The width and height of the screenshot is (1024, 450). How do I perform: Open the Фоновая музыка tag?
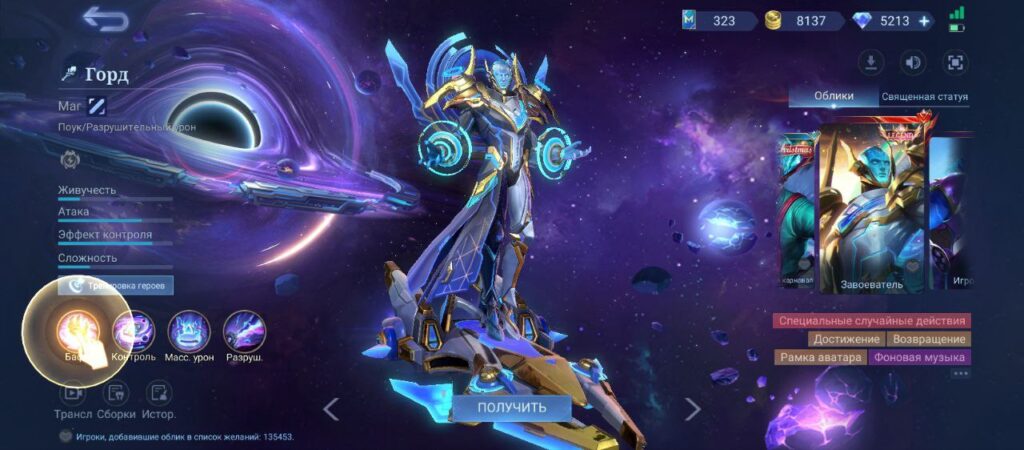click(919, 357)
